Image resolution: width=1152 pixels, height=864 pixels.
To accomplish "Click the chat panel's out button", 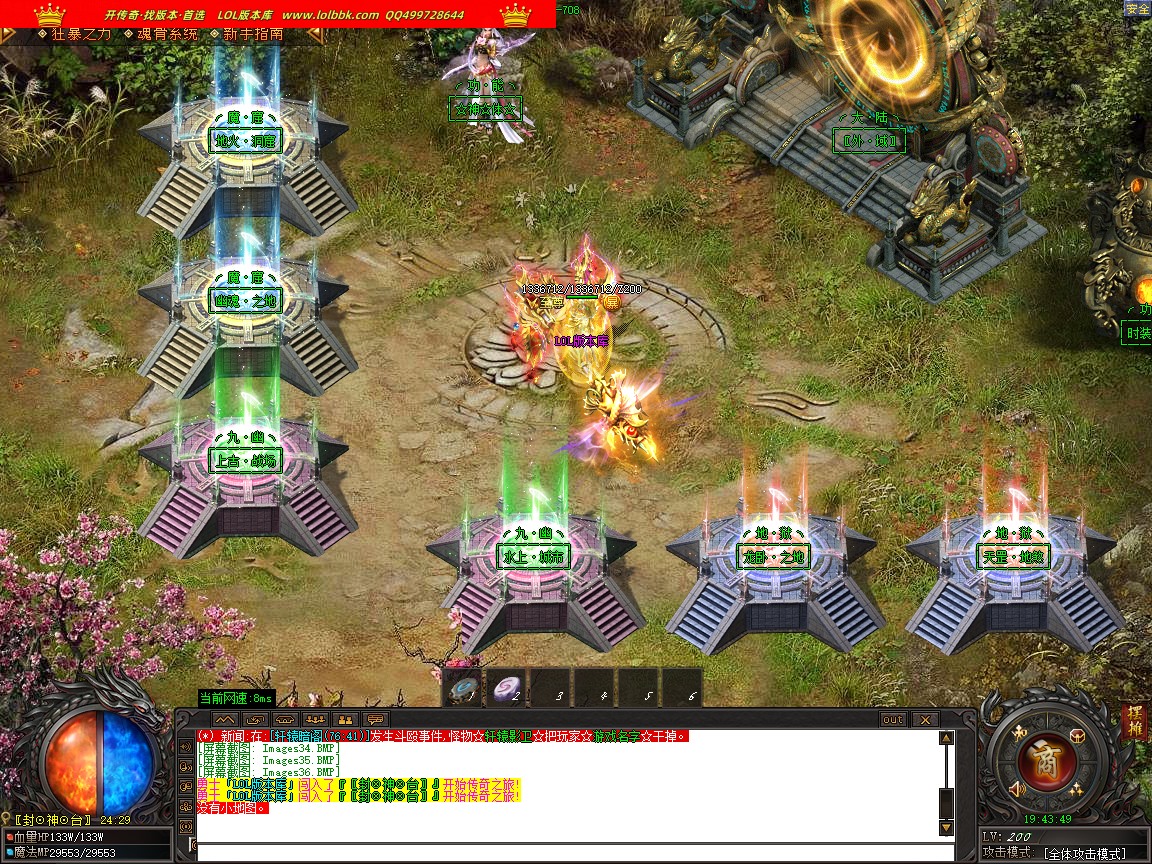I will [x=893, y=719].
